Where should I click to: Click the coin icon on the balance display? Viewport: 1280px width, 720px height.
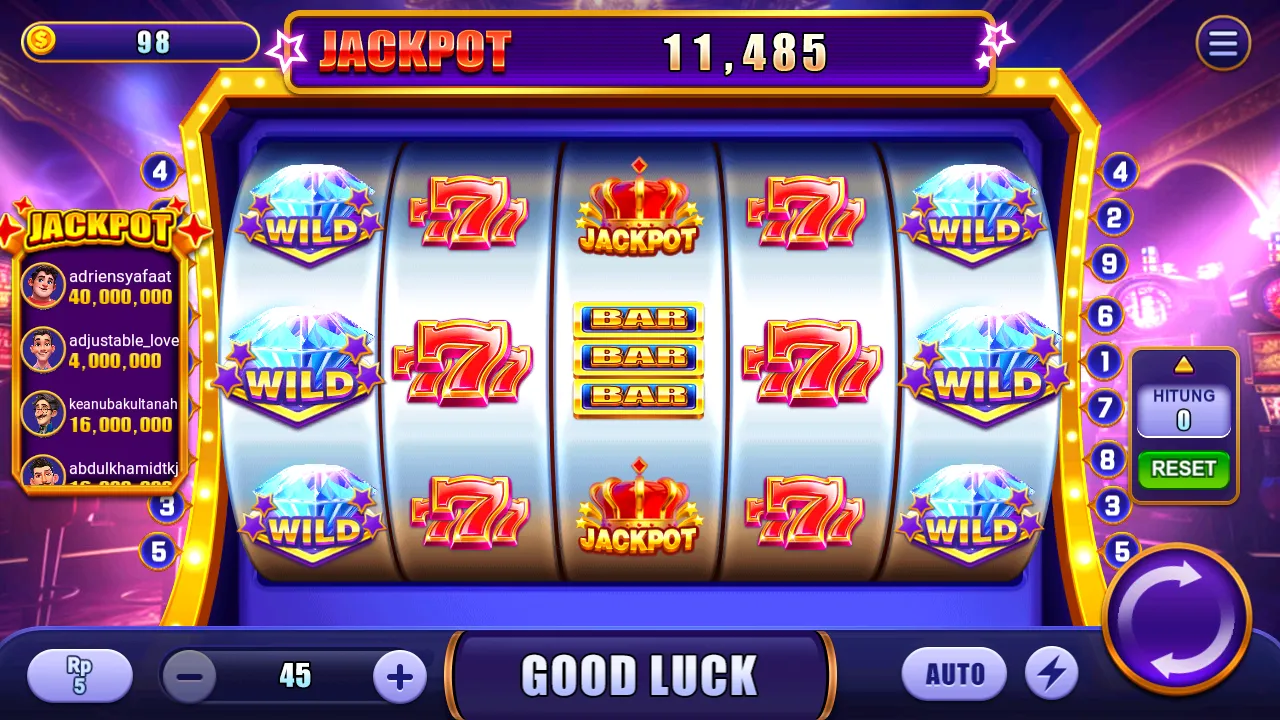[x=41, y=41]
